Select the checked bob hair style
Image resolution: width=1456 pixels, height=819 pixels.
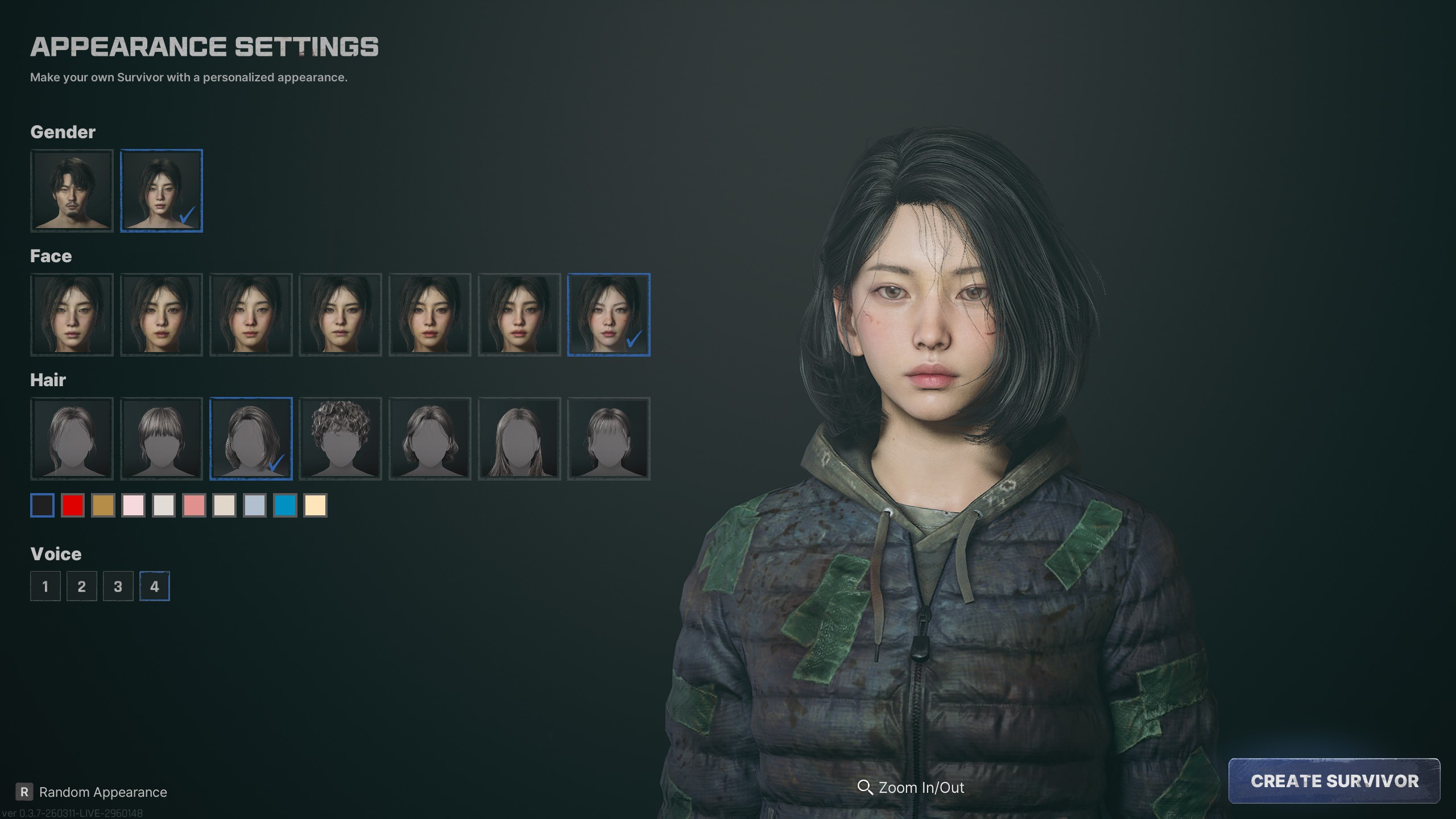coord(251,439)
